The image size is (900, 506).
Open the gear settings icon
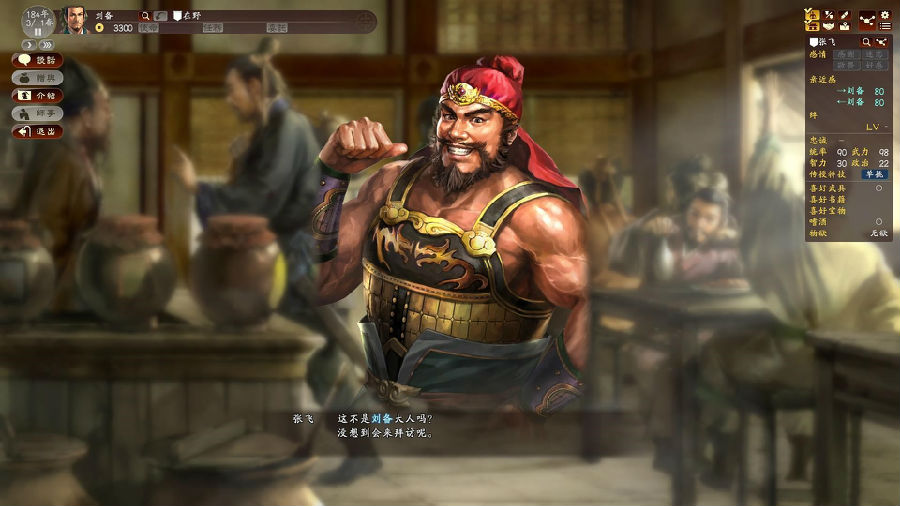point(885,15)
